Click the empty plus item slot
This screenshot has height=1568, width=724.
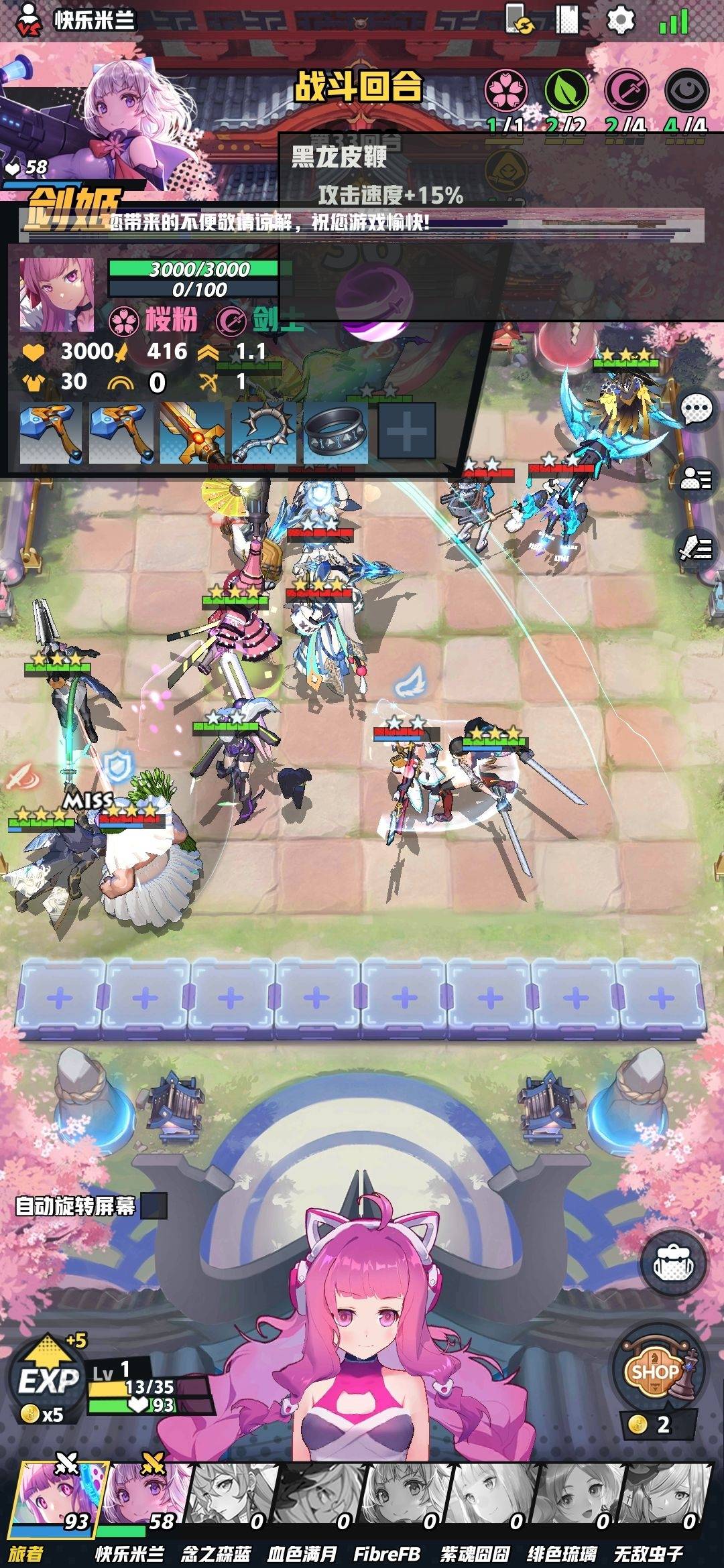click(406, 432)
